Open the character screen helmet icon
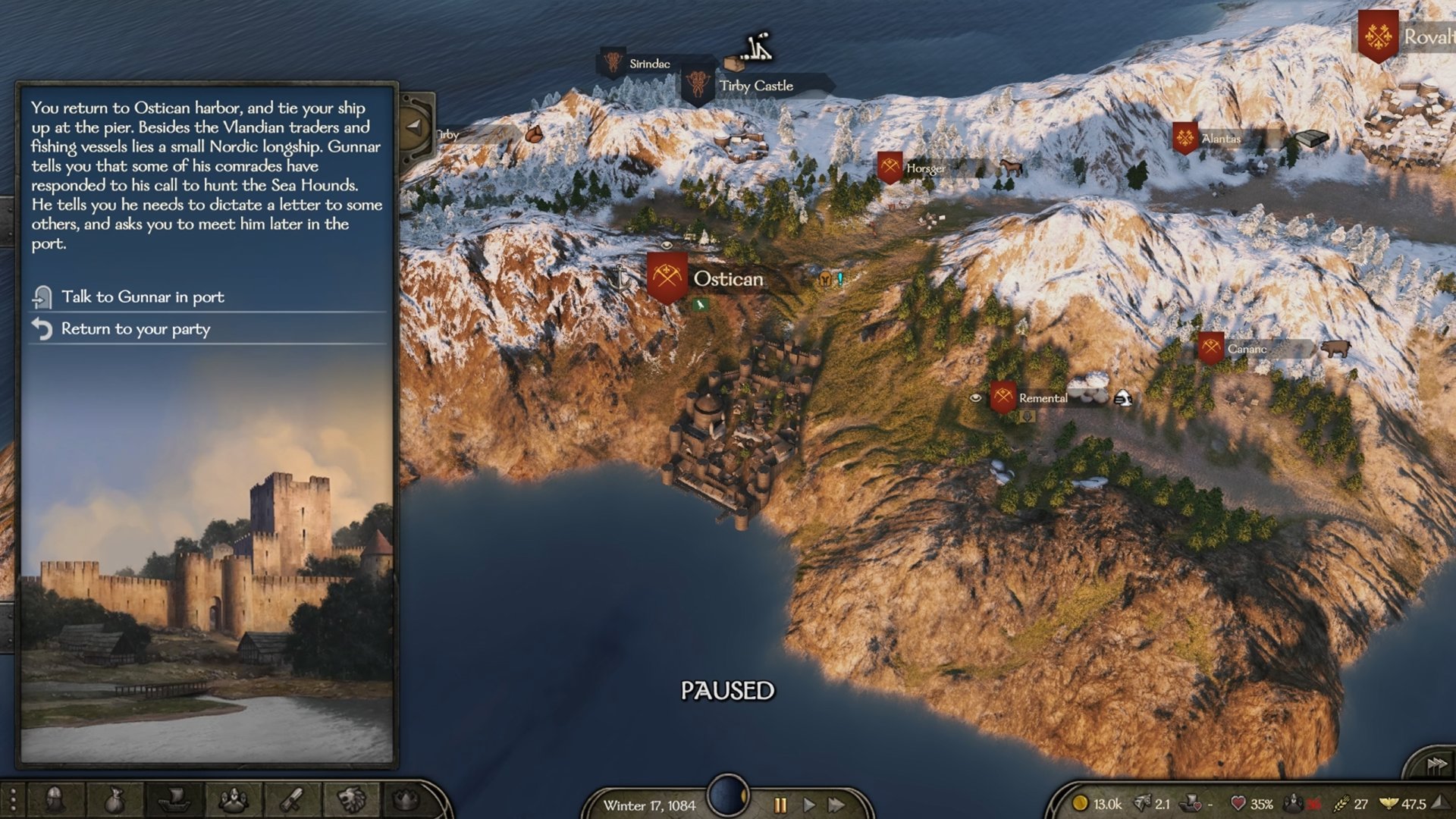This screenshot has width=1456, height=819. click(54, 799)
